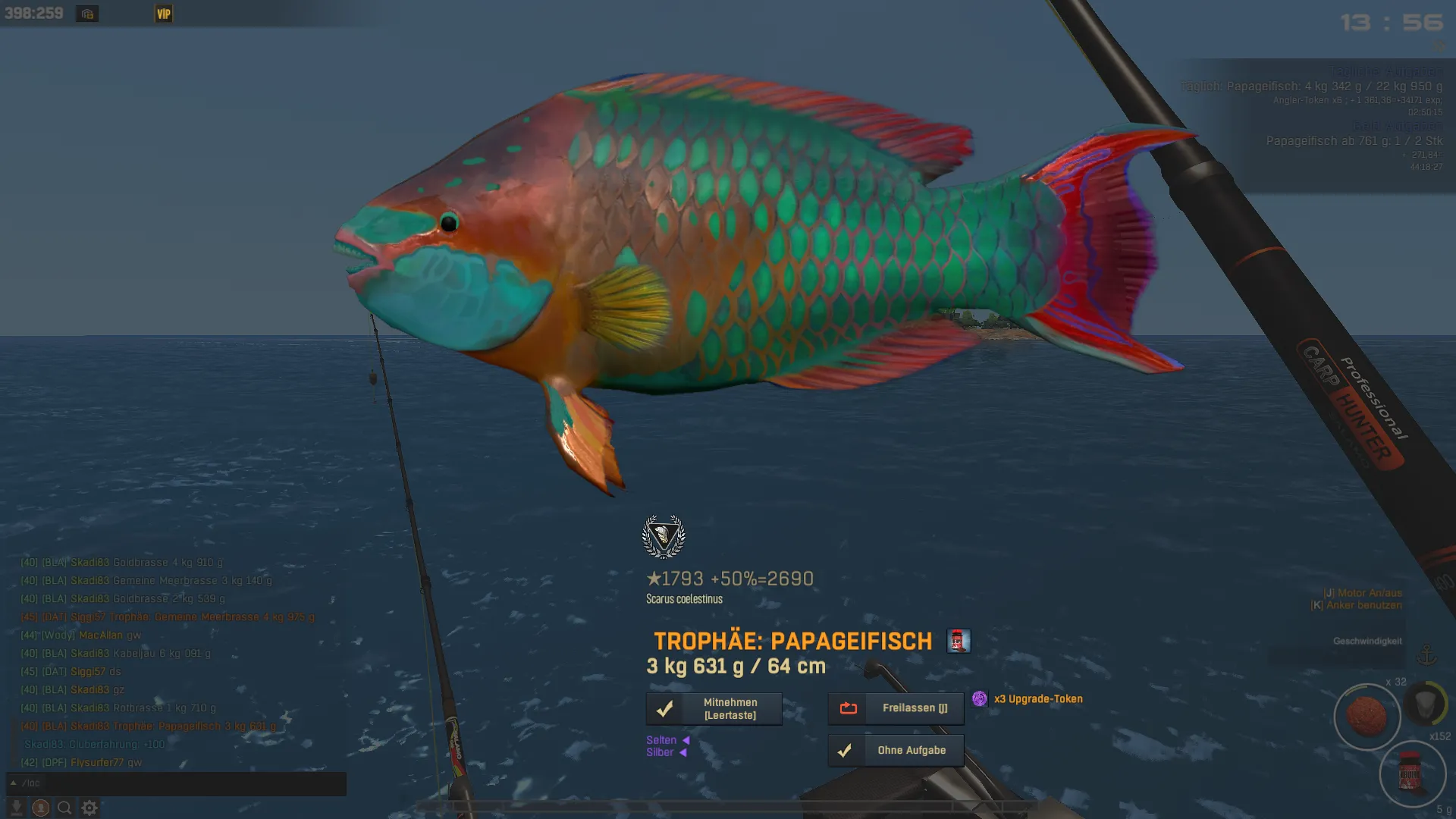This screenshot has width=1456, height=819.
Task: Select the red boilie bait slot
Action: tap(1367, 717)
